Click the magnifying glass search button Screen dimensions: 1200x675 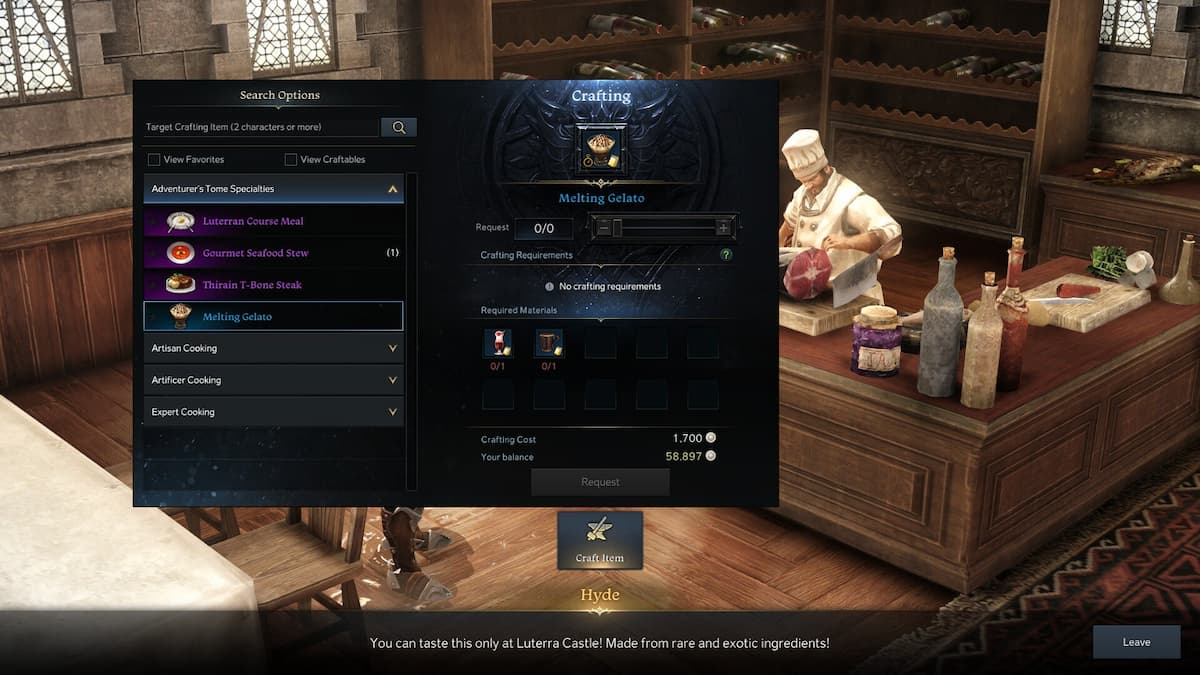pos(398,128)
